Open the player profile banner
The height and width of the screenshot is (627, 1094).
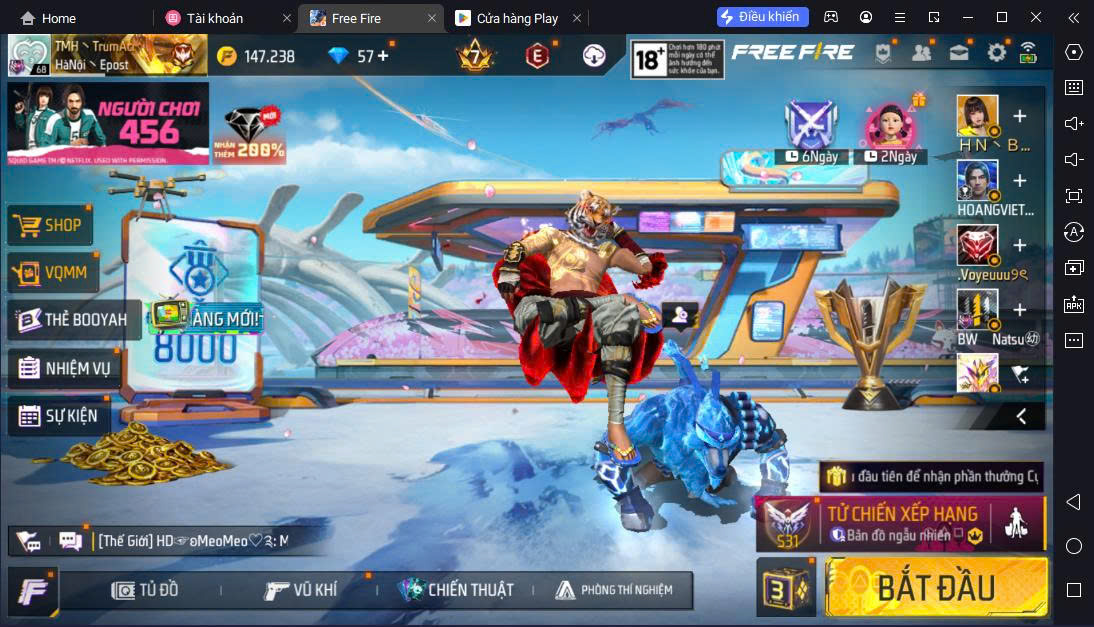tap(107, 55)
